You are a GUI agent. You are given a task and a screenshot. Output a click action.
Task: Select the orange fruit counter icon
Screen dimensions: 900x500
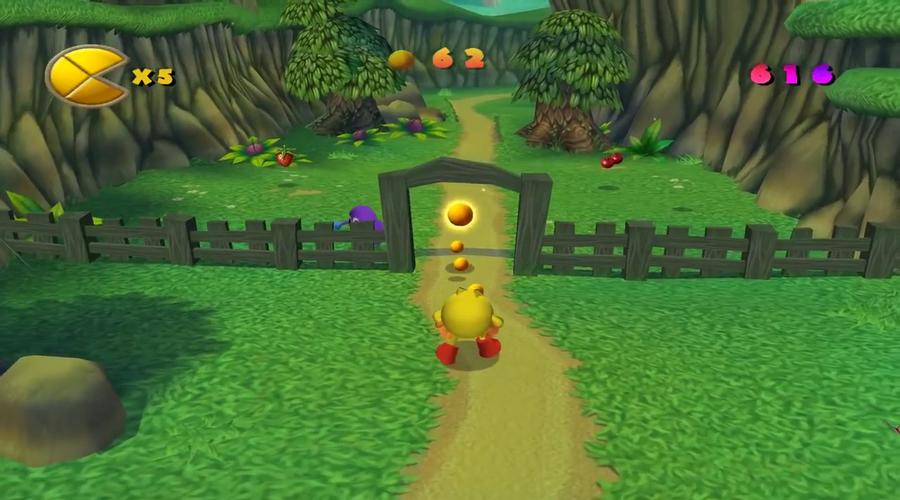pos(401,60)
